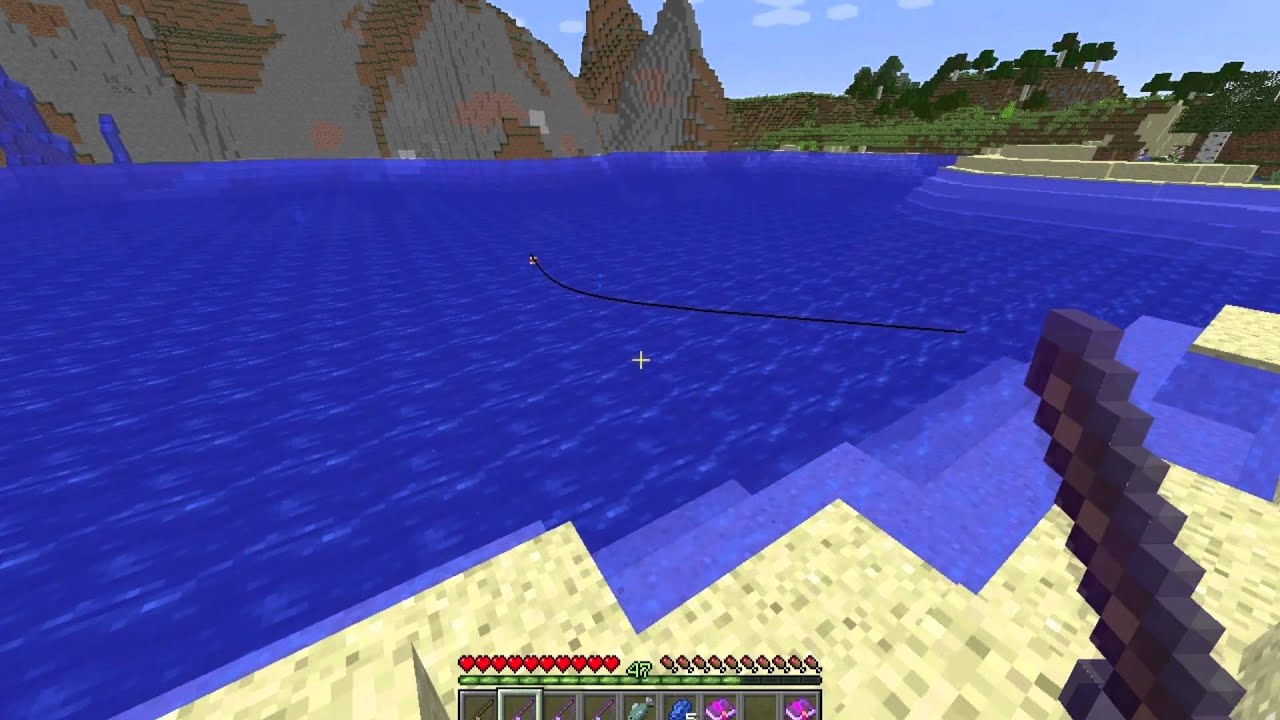Select the enchanted fishing rod in slot four
Screen dimensions: 1280x720
(598, 706)
